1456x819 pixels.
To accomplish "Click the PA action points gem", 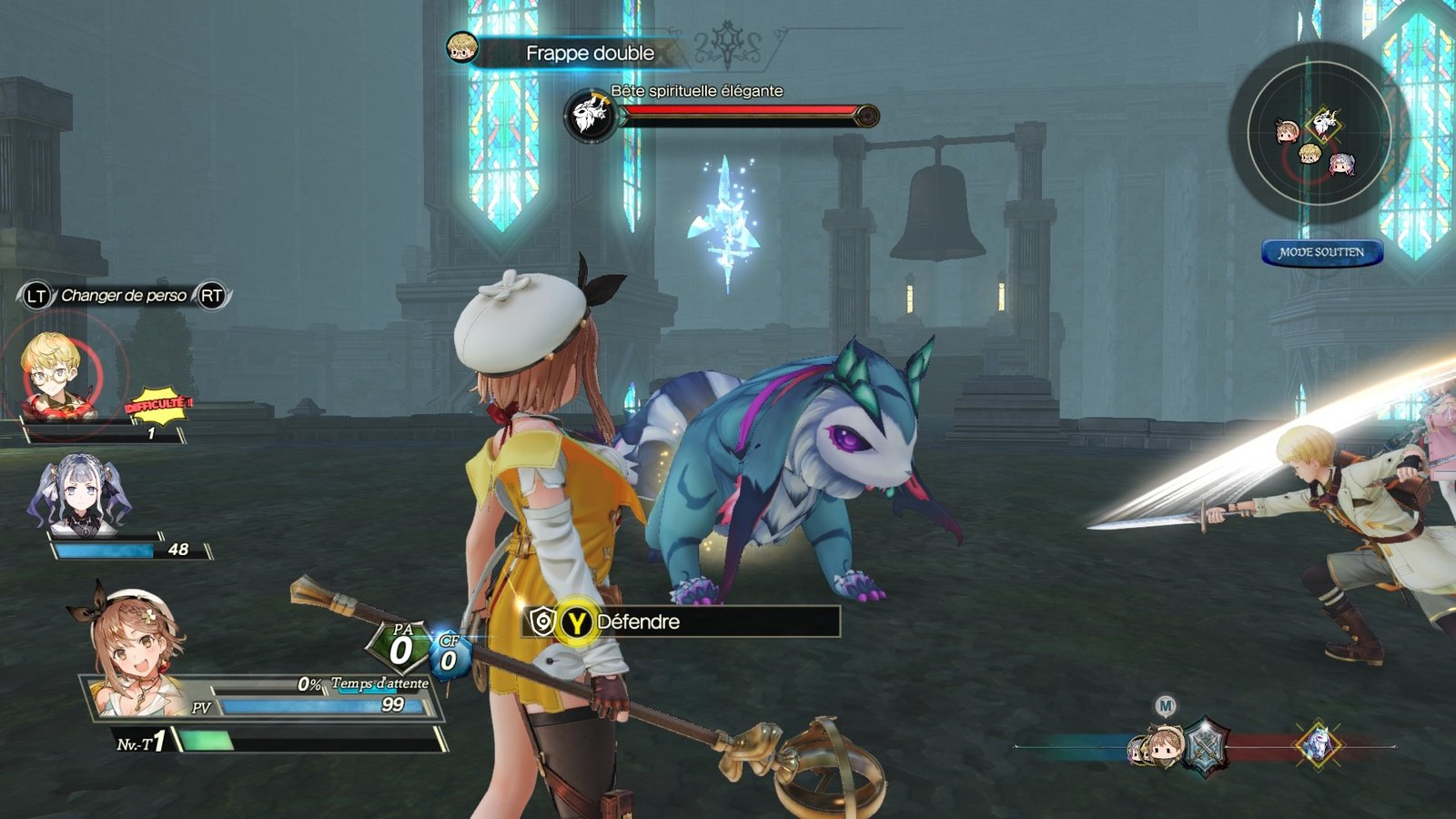I will (x=400, y=646).
